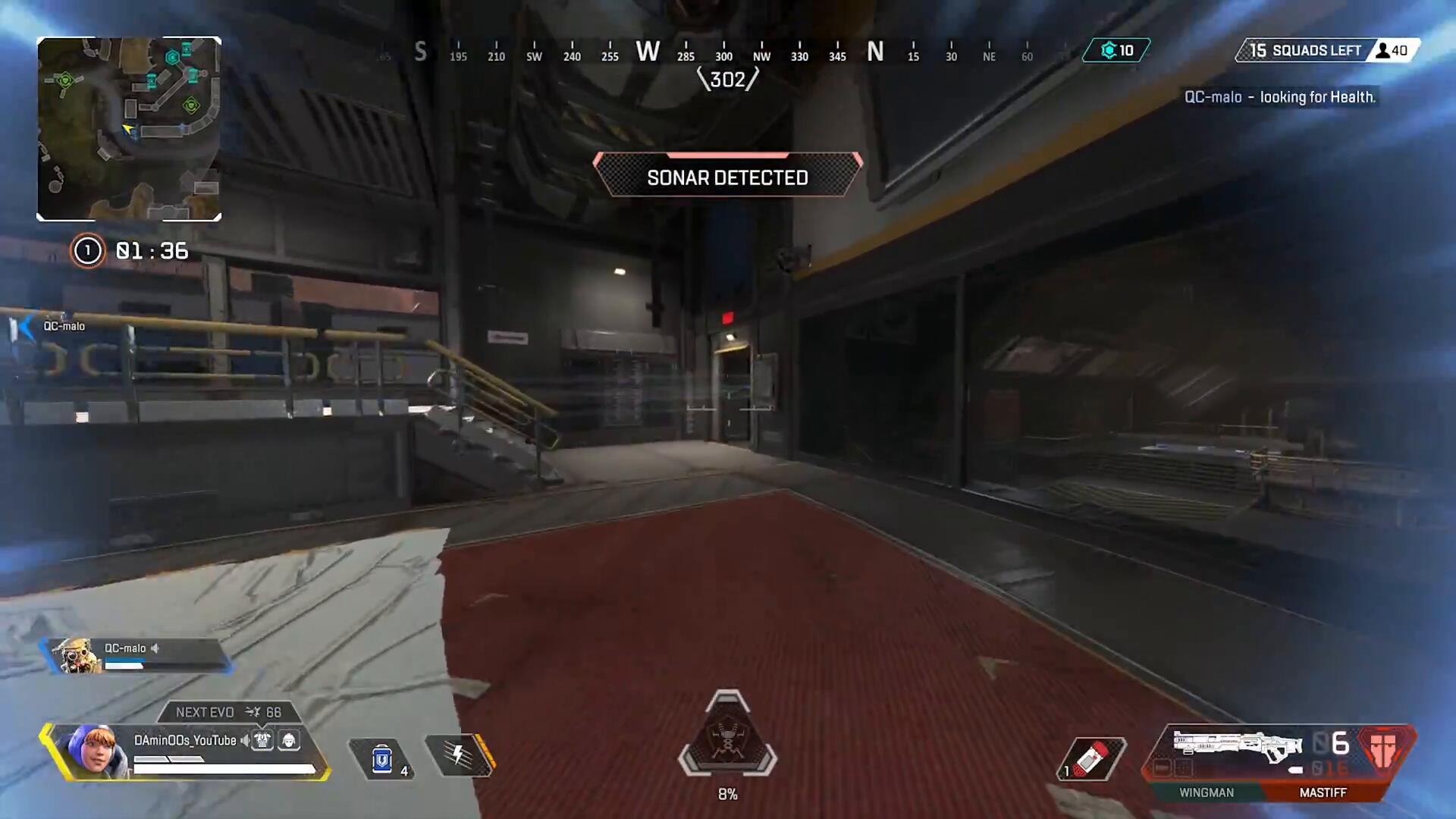Screen dimensions: 1456x819
Task: Select the WINGMAN weapon tab
Action: [x=1206, y=792]
